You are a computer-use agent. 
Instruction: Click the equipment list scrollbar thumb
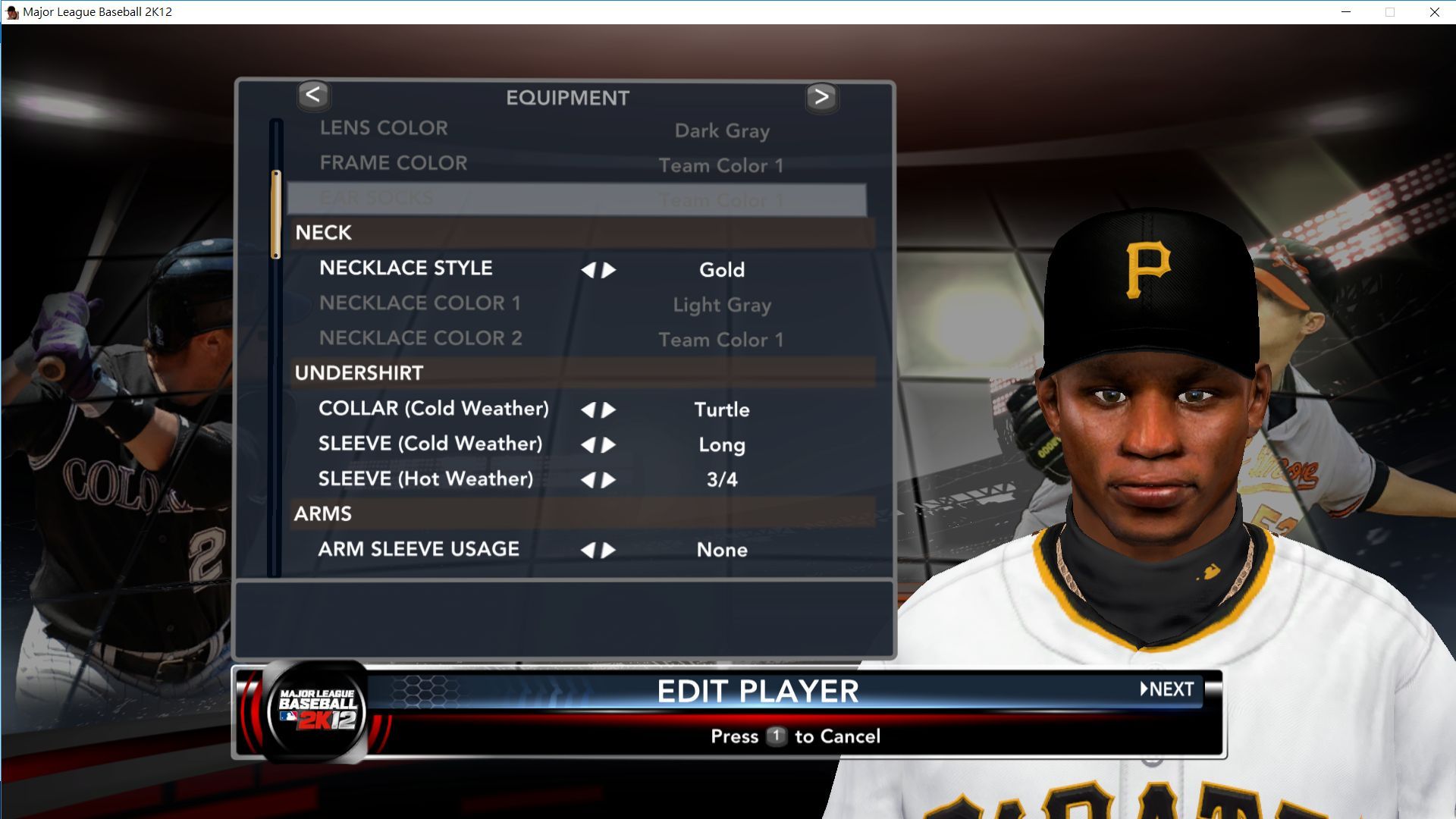[276, 215]
